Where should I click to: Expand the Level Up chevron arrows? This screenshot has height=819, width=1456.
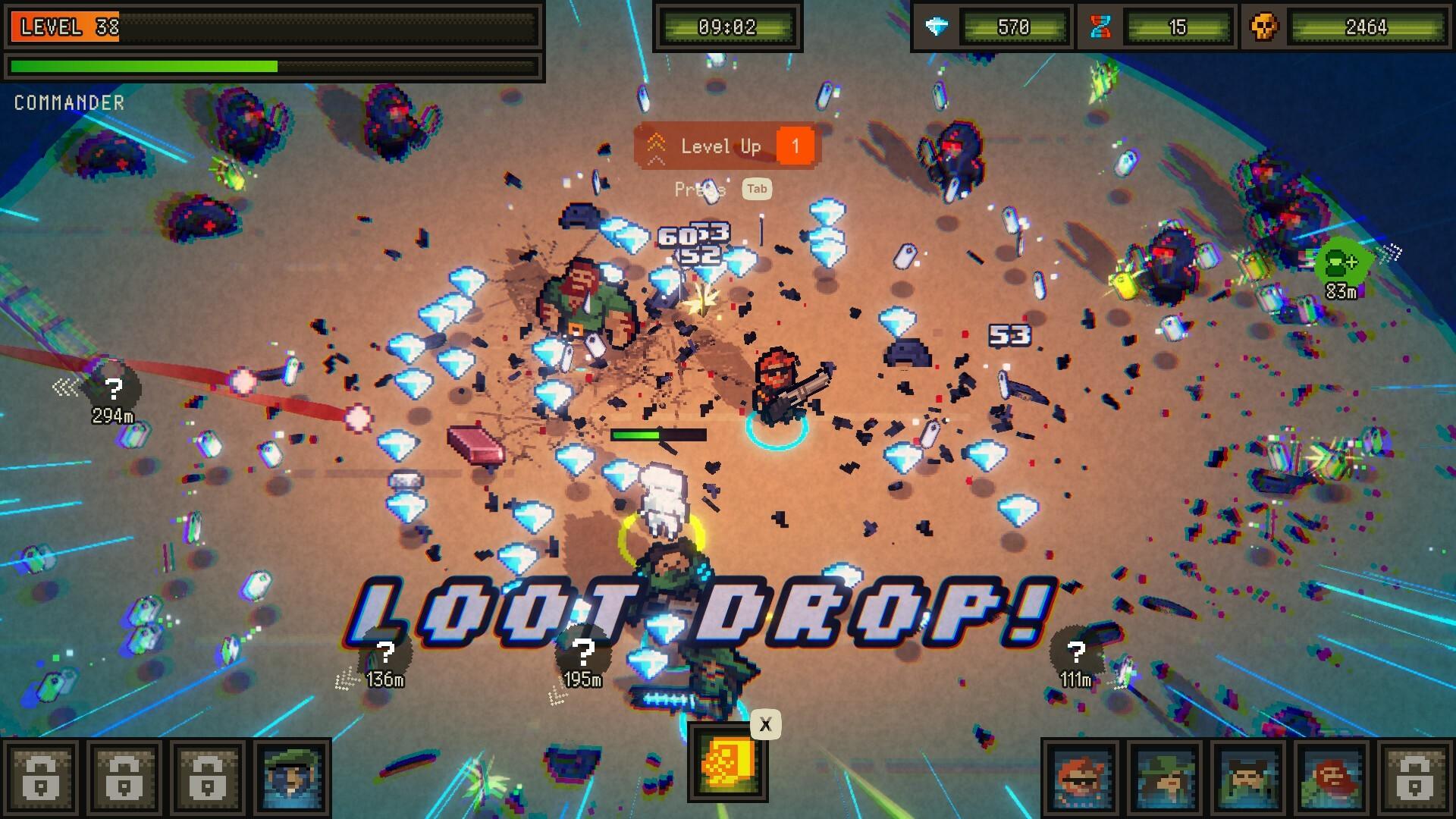tap(657, 146)
